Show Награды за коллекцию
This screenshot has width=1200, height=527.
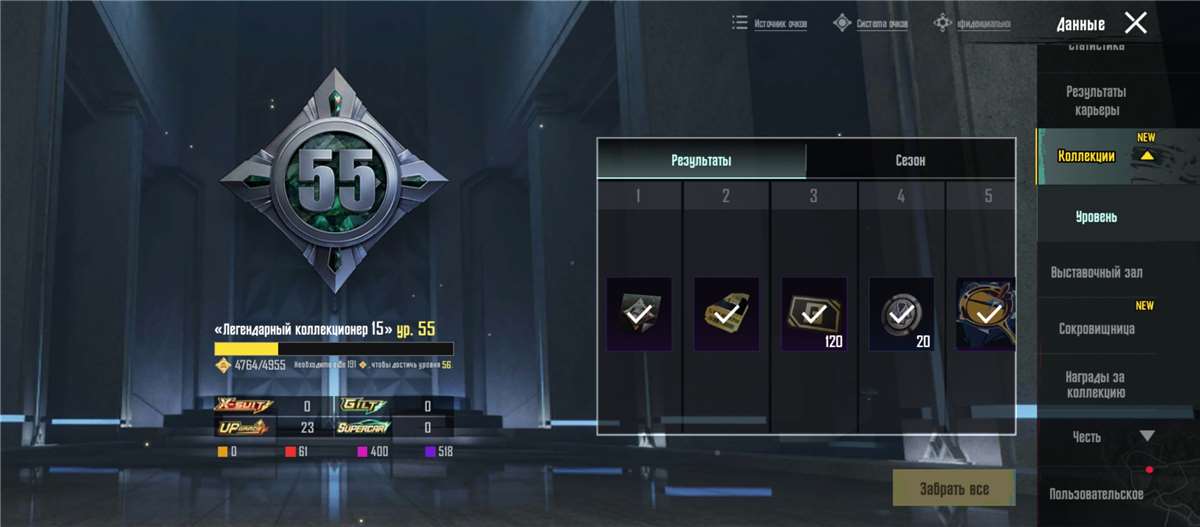click(1096, 384)
